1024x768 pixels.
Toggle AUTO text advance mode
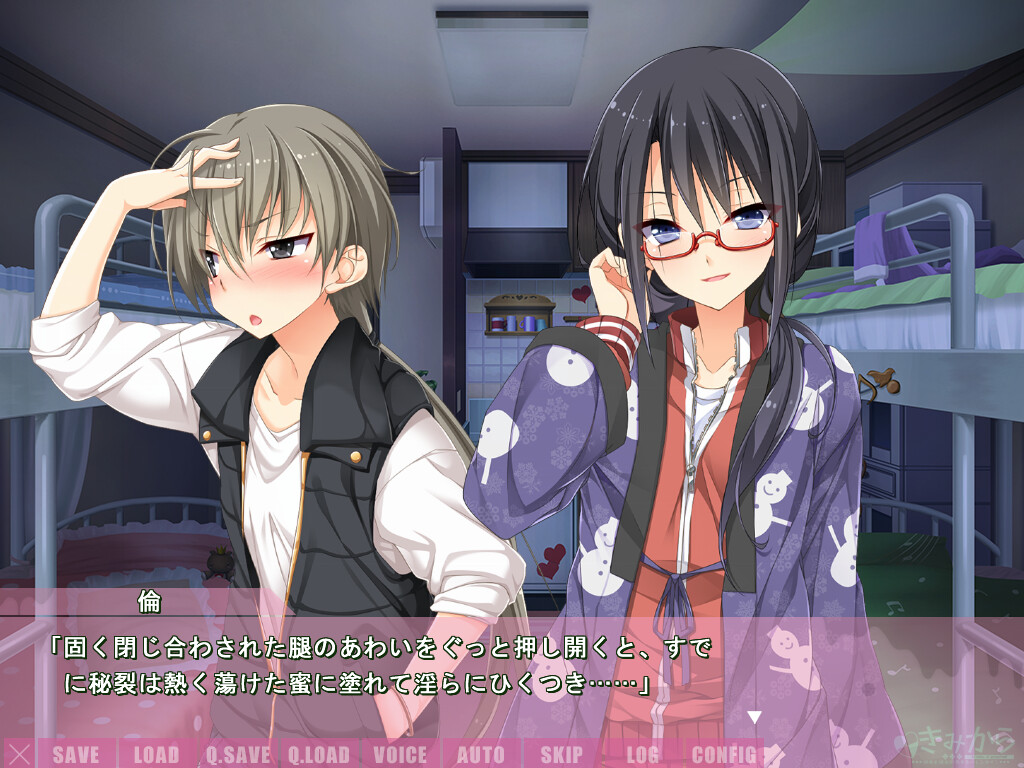pyautogui.click(x=480, y=754)
